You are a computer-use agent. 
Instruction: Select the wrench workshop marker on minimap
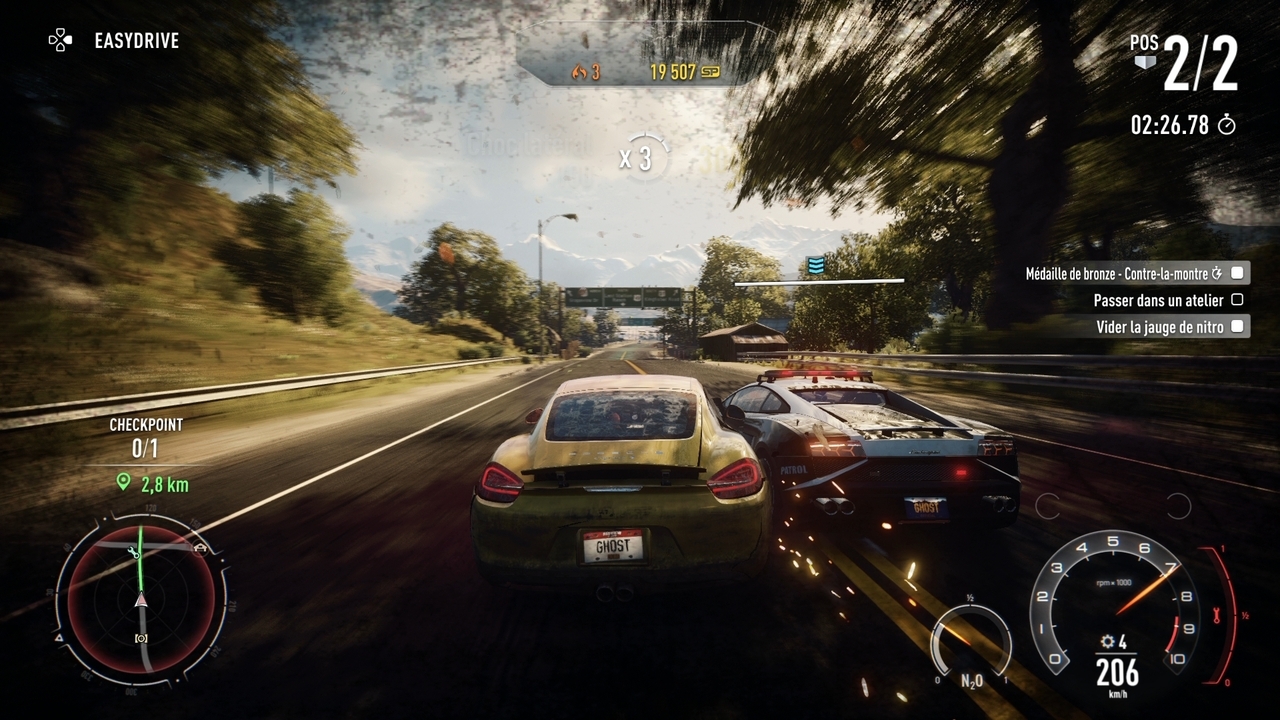[133, 552]
